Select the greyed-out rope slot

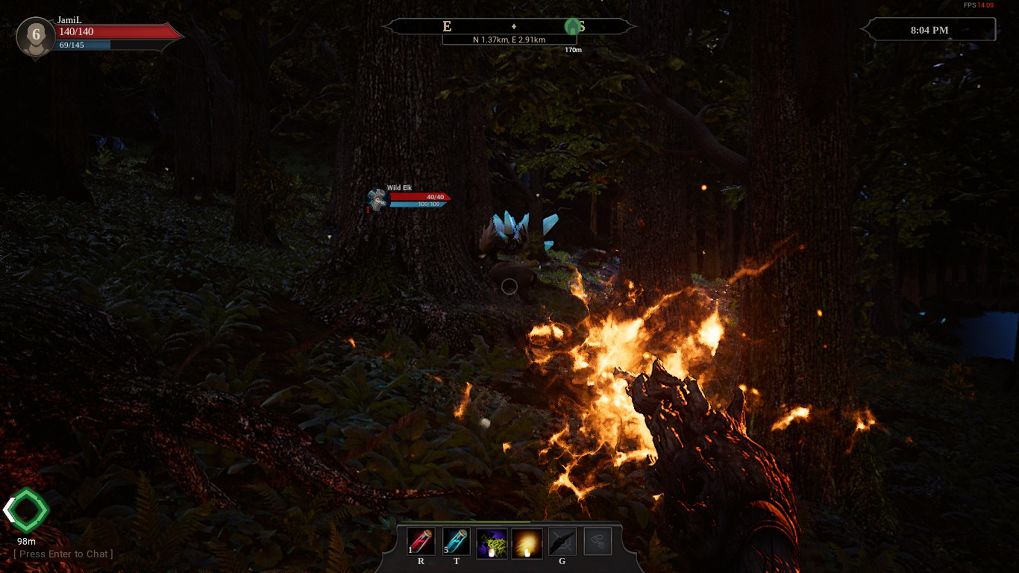597,541
